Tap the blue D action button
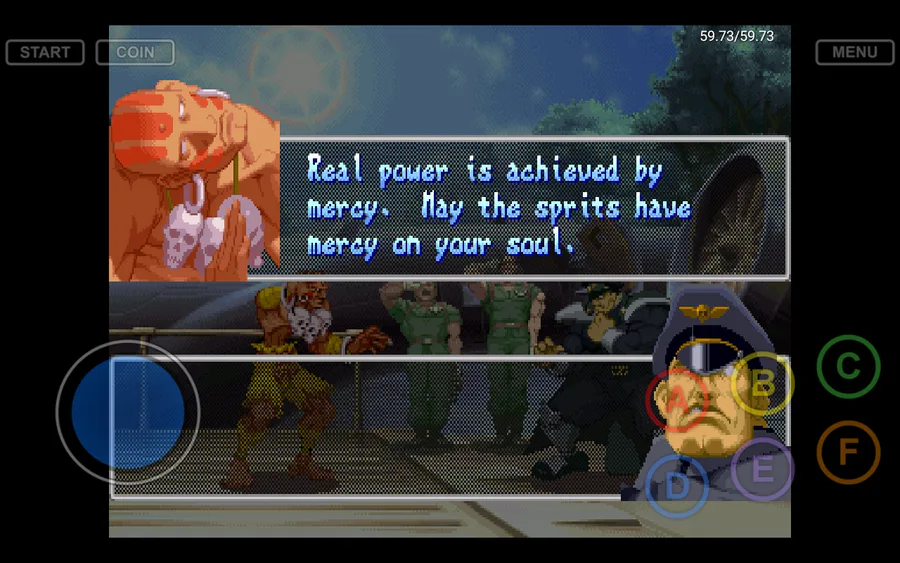The height and width of the screenshot is (563, 900). click(x=677, y=487)
